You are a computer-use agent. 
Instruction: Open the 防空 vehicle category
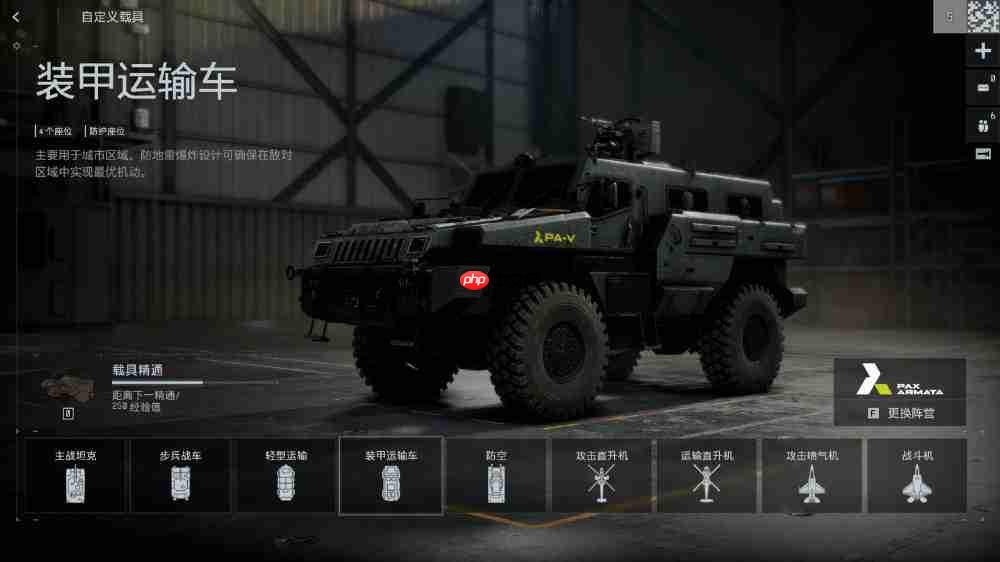coord(496,476)
